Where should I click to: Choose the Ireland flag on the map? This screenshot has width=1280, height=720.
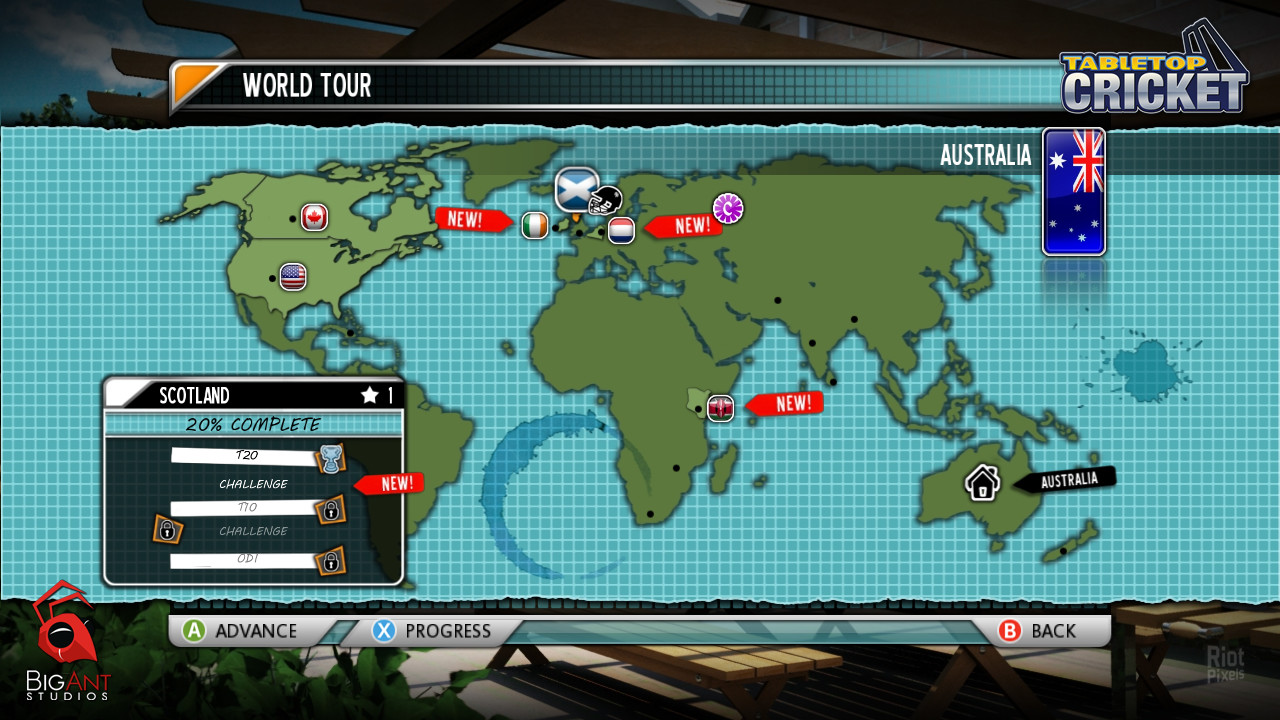535,225
